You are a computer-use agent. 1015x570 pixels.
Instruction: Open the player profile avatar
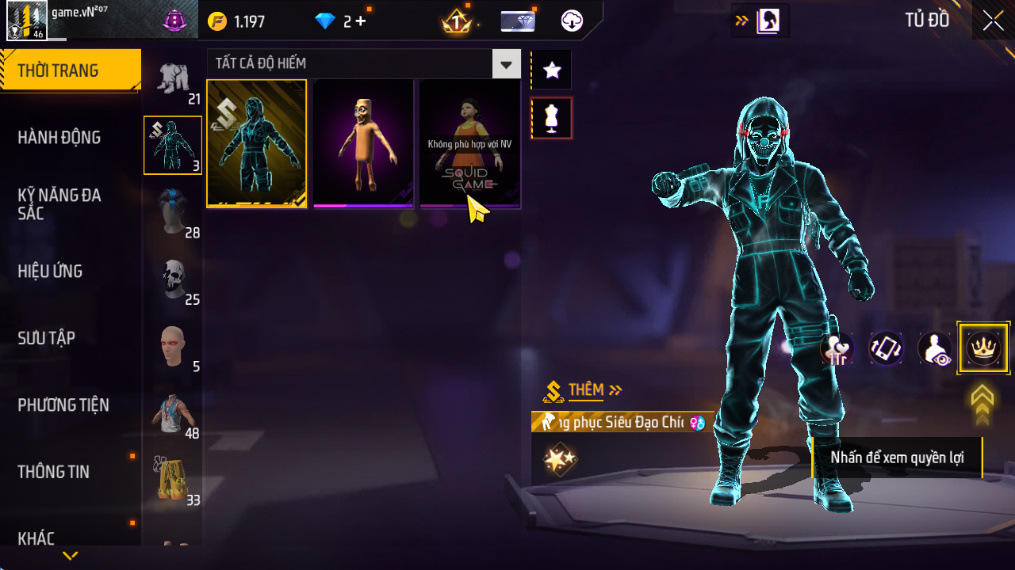27,21
